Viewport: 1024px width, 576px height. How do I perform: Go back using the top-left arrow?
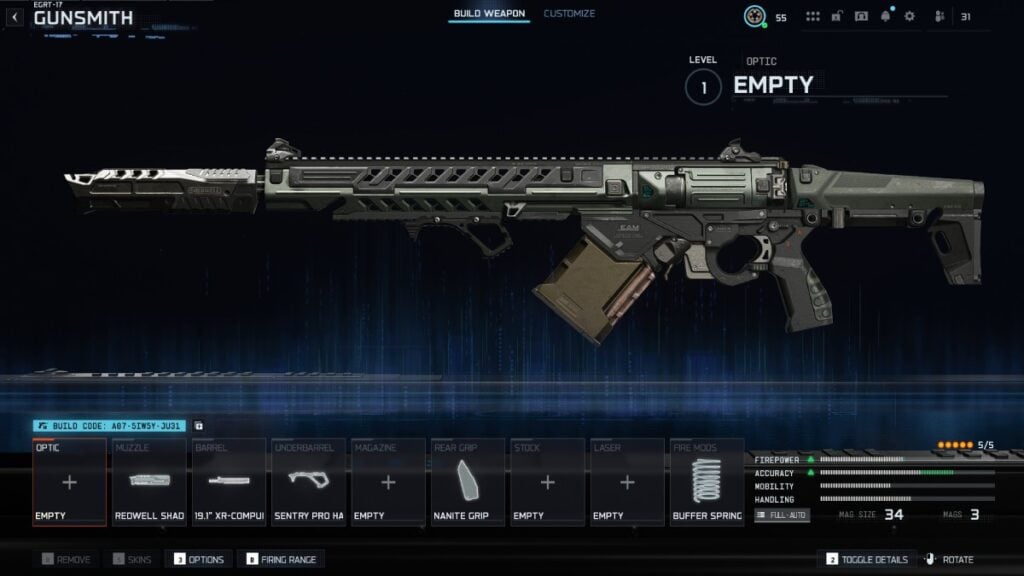tap(15, 17)
